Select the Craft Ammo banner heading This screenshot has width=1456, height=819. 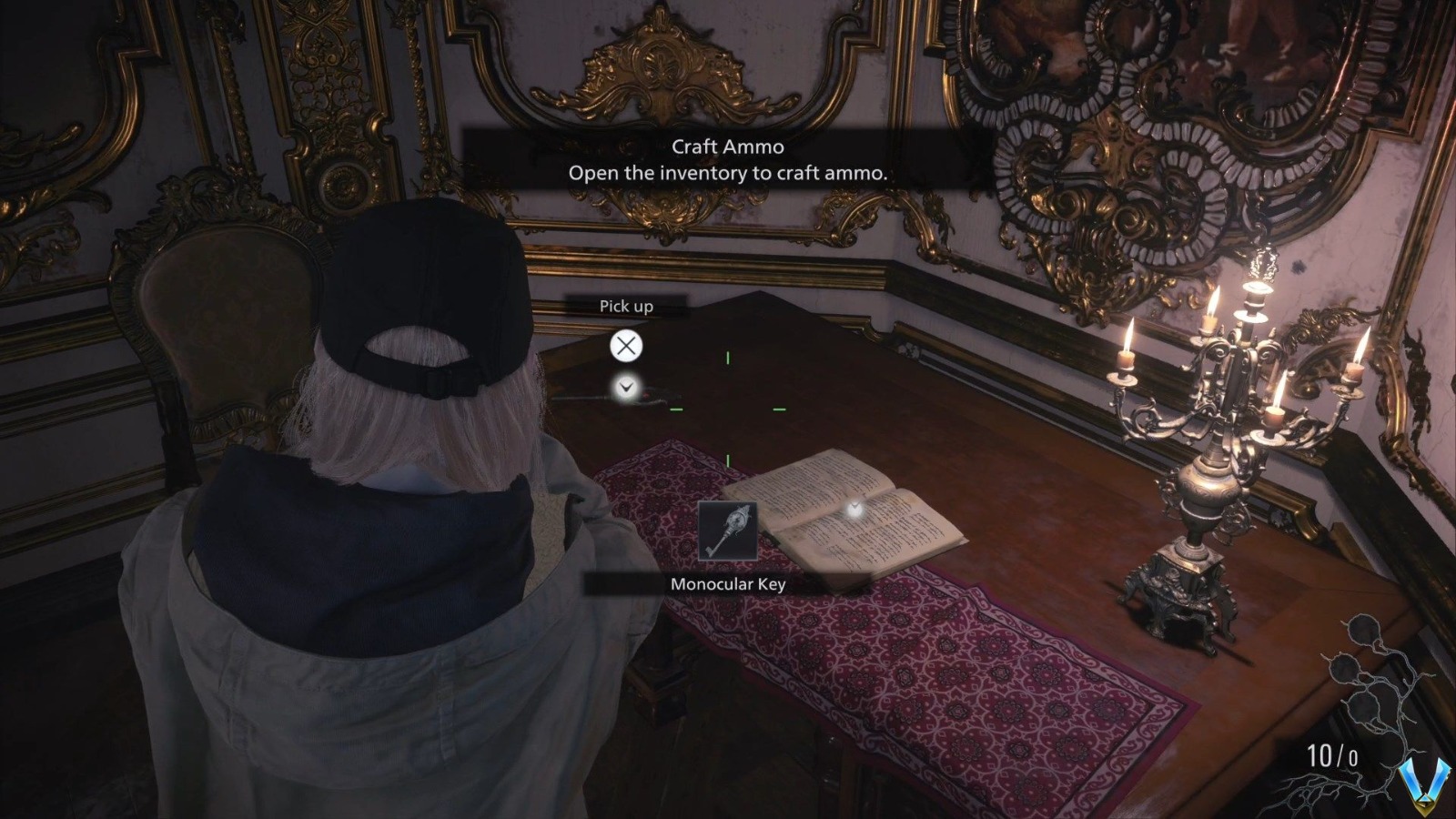click(x=729, y=146)
